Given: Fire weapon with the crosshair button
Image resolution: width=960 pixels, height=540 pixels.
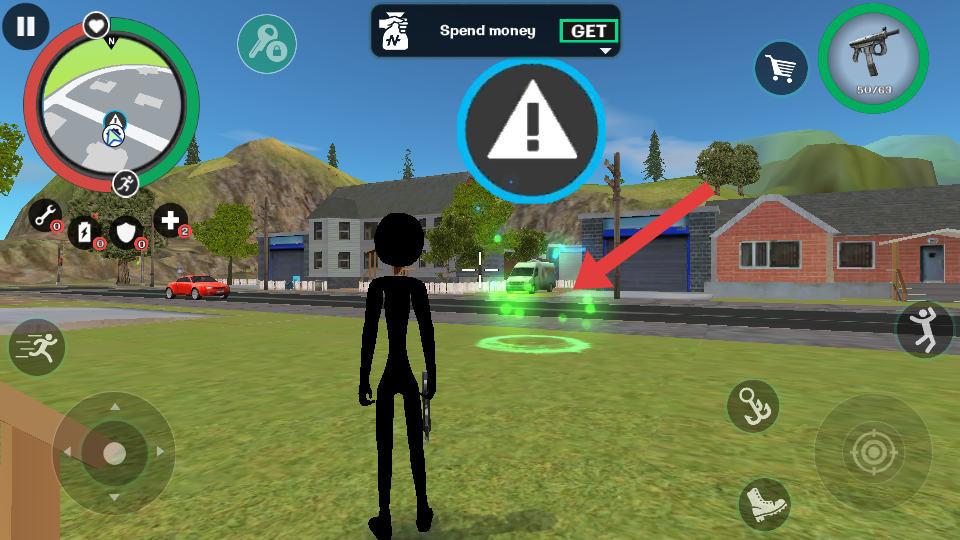Looking at the screenshot, I should coord(872,453).
